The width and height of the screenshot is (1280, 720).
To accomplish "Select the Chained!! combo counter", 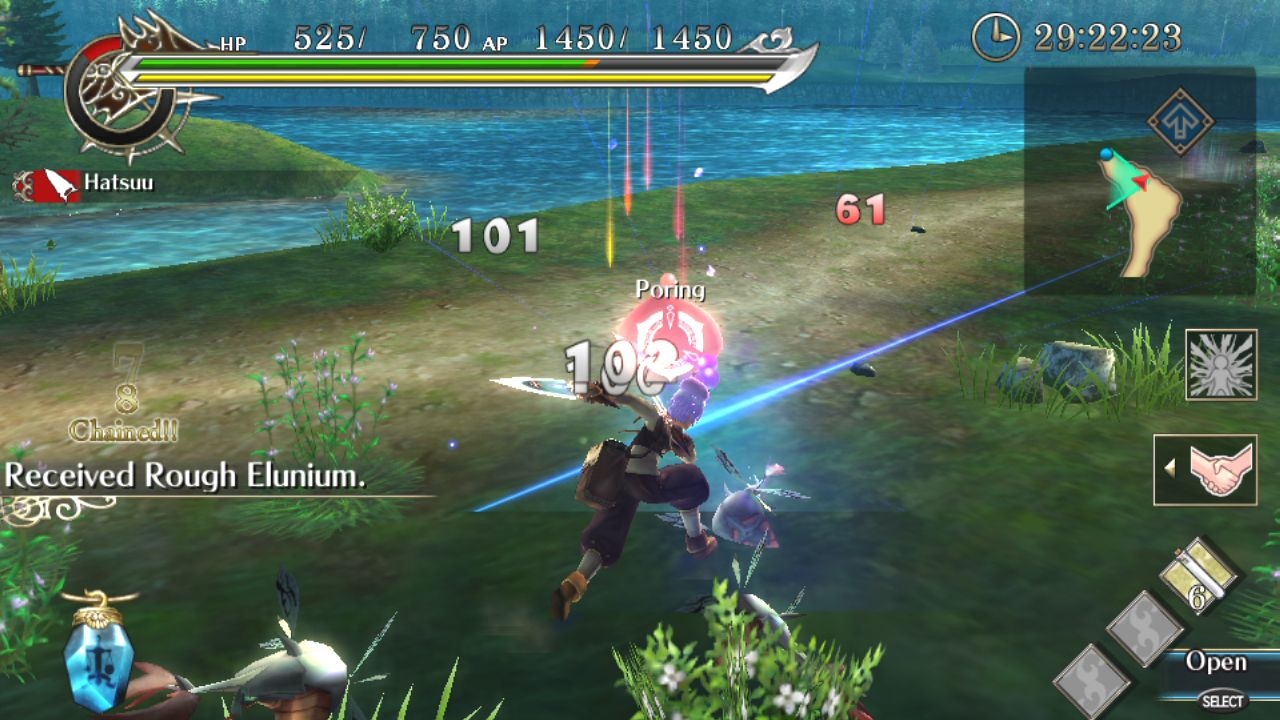I will click(122, 428).
